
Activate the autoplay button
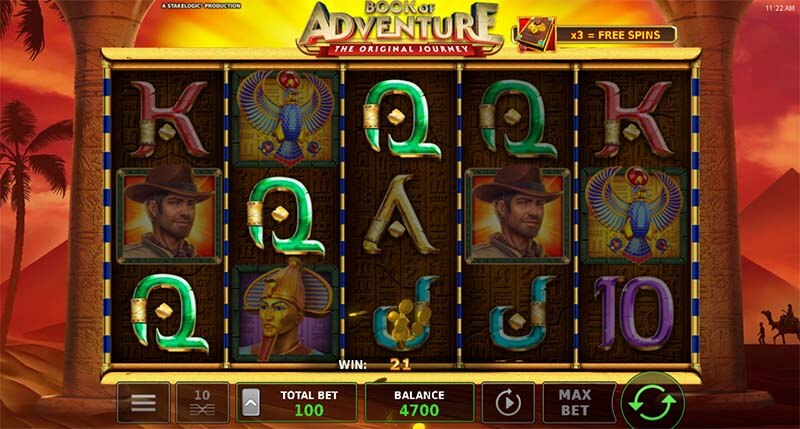pos(507,403)
